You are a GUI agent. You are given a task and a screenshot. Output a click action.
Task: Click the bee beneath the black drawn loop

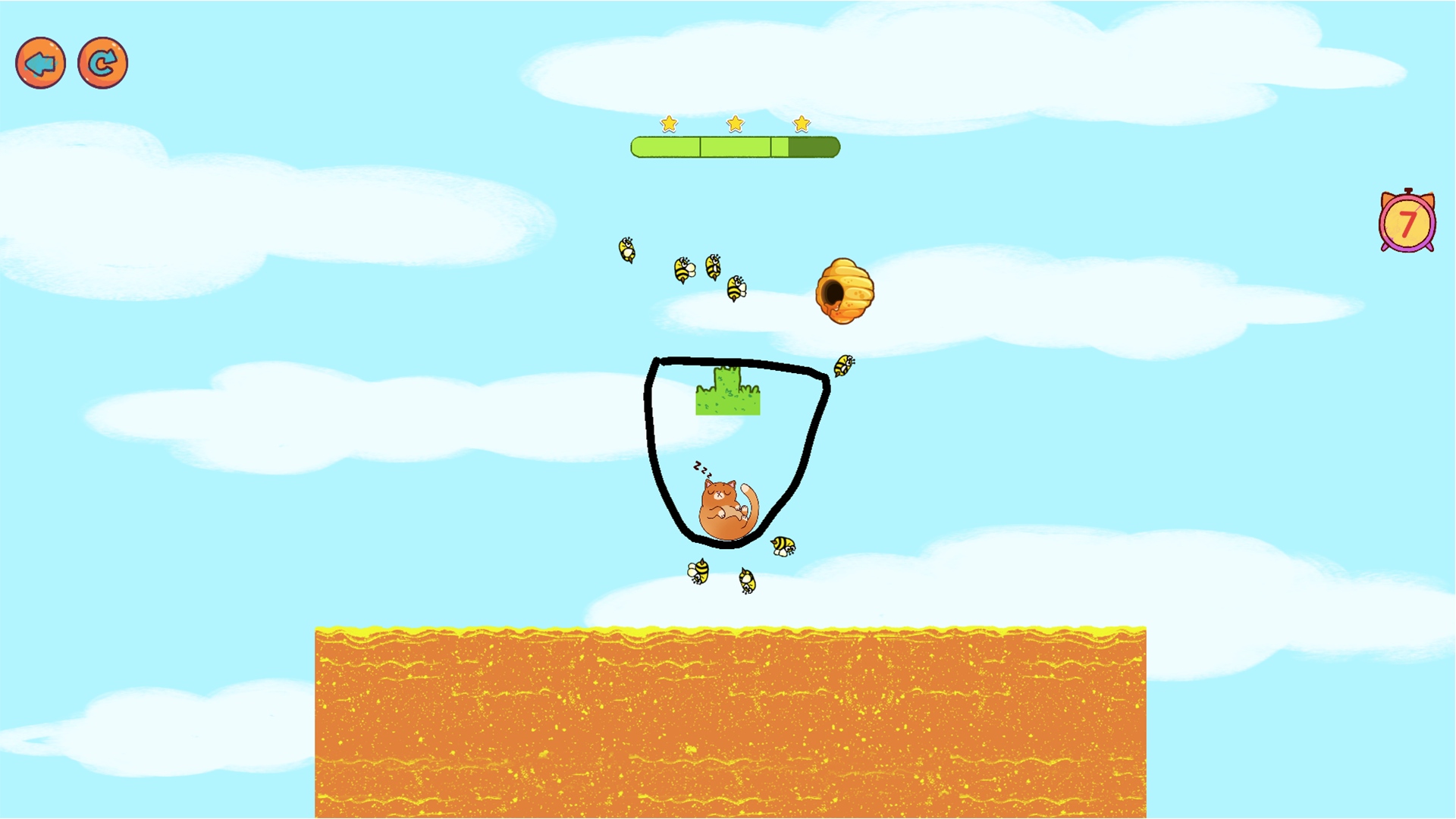698,572
